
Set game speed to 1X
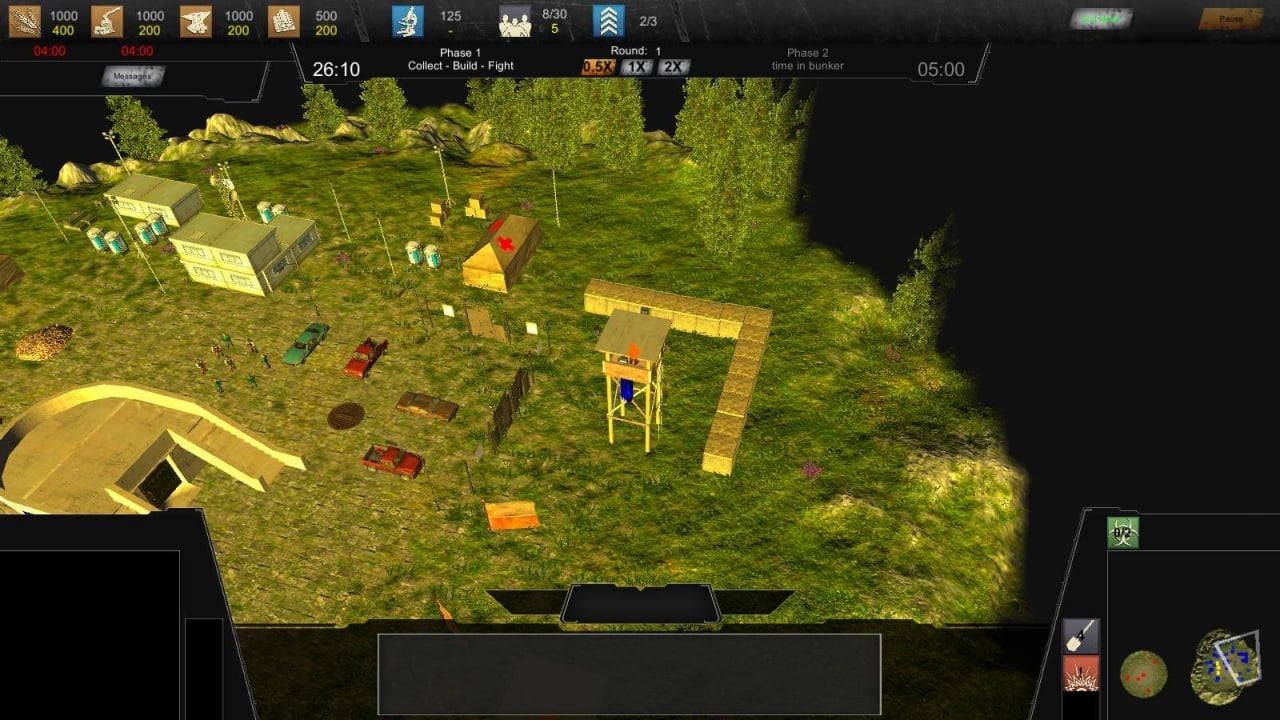click(x=636, y=67)
